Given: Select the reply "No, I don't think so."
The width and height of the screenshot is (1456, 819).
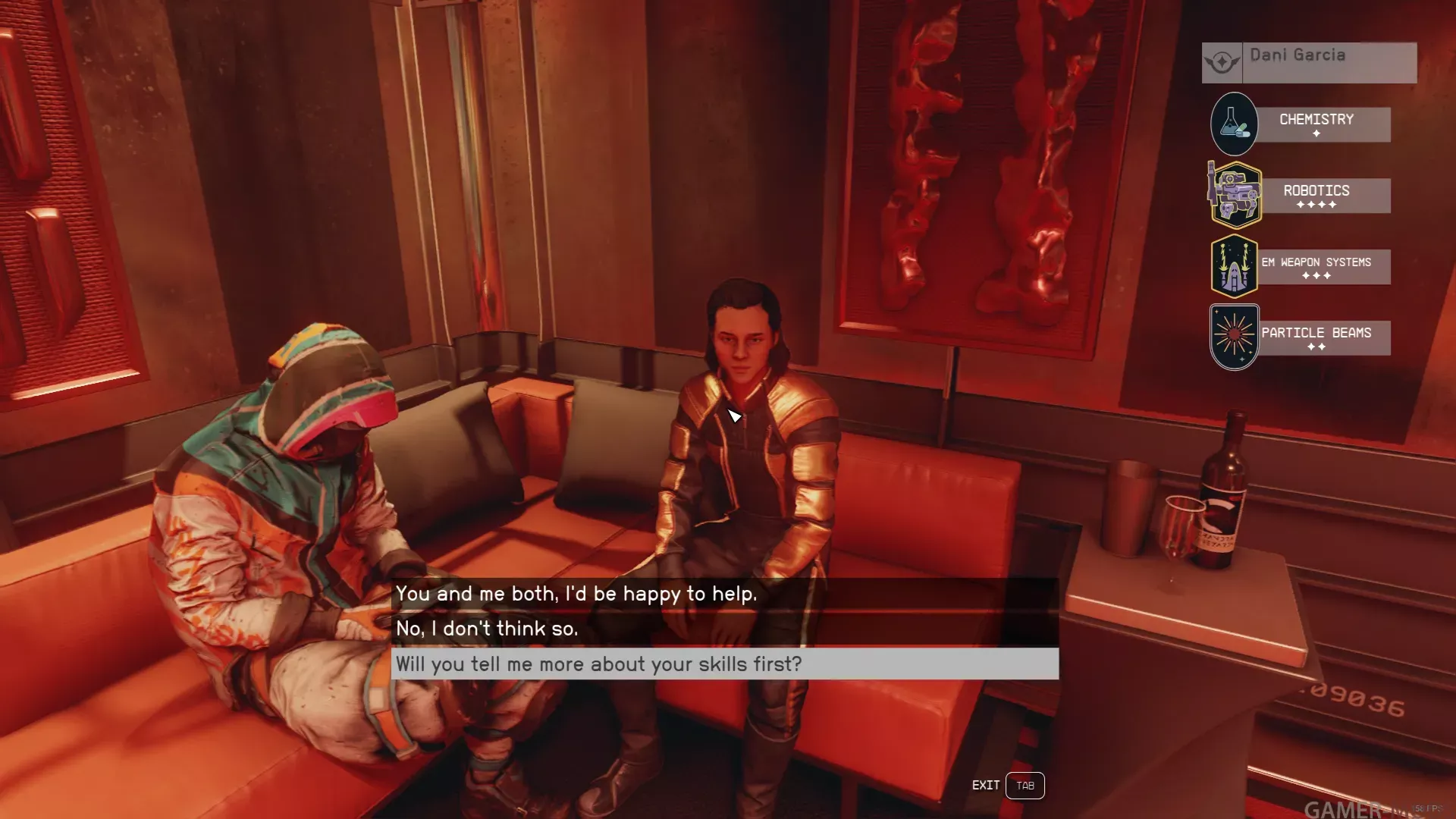Looking at the screenshot, I should (487, 629).
